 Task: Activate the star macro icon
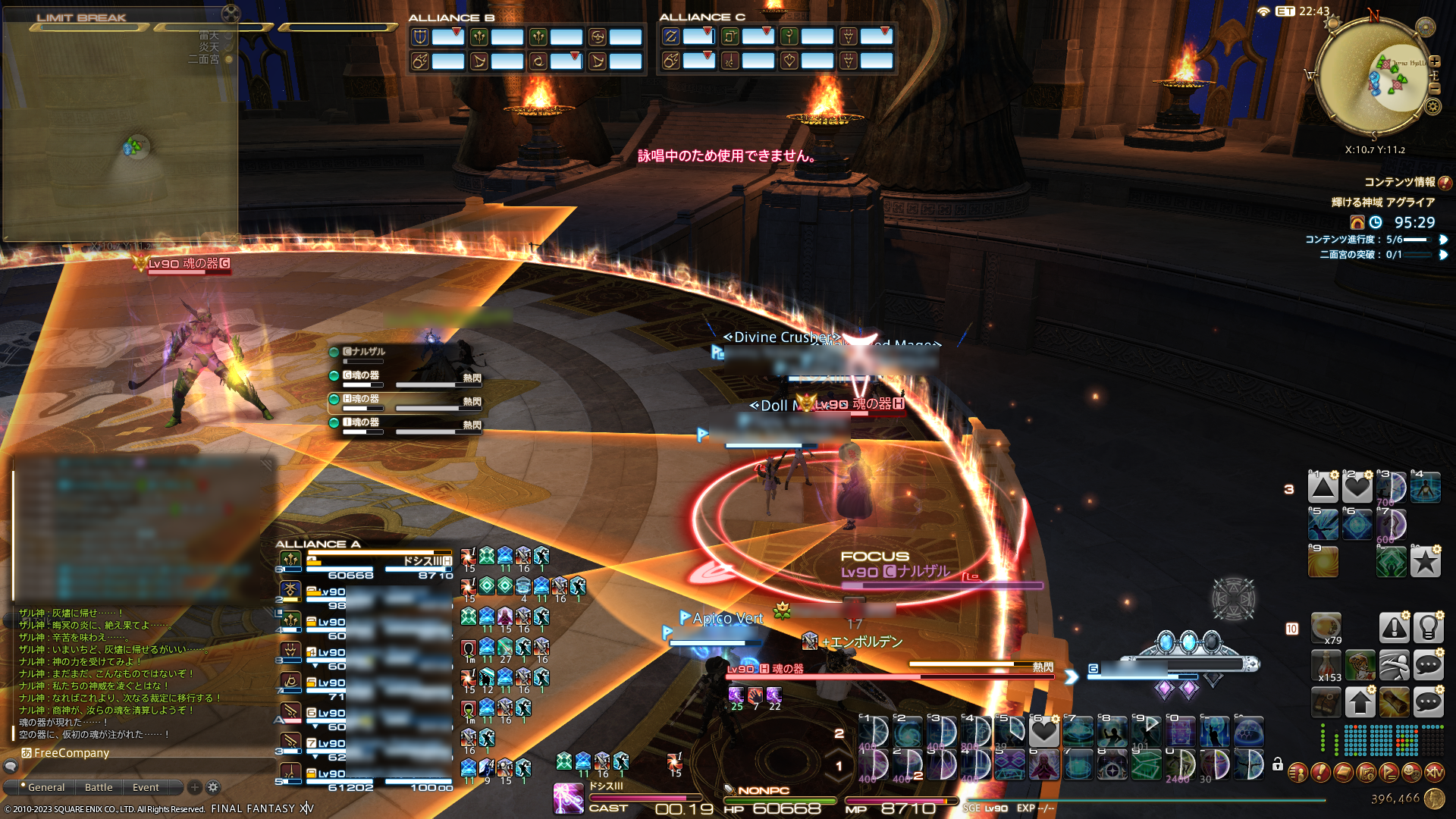[x=1426, y=562]
